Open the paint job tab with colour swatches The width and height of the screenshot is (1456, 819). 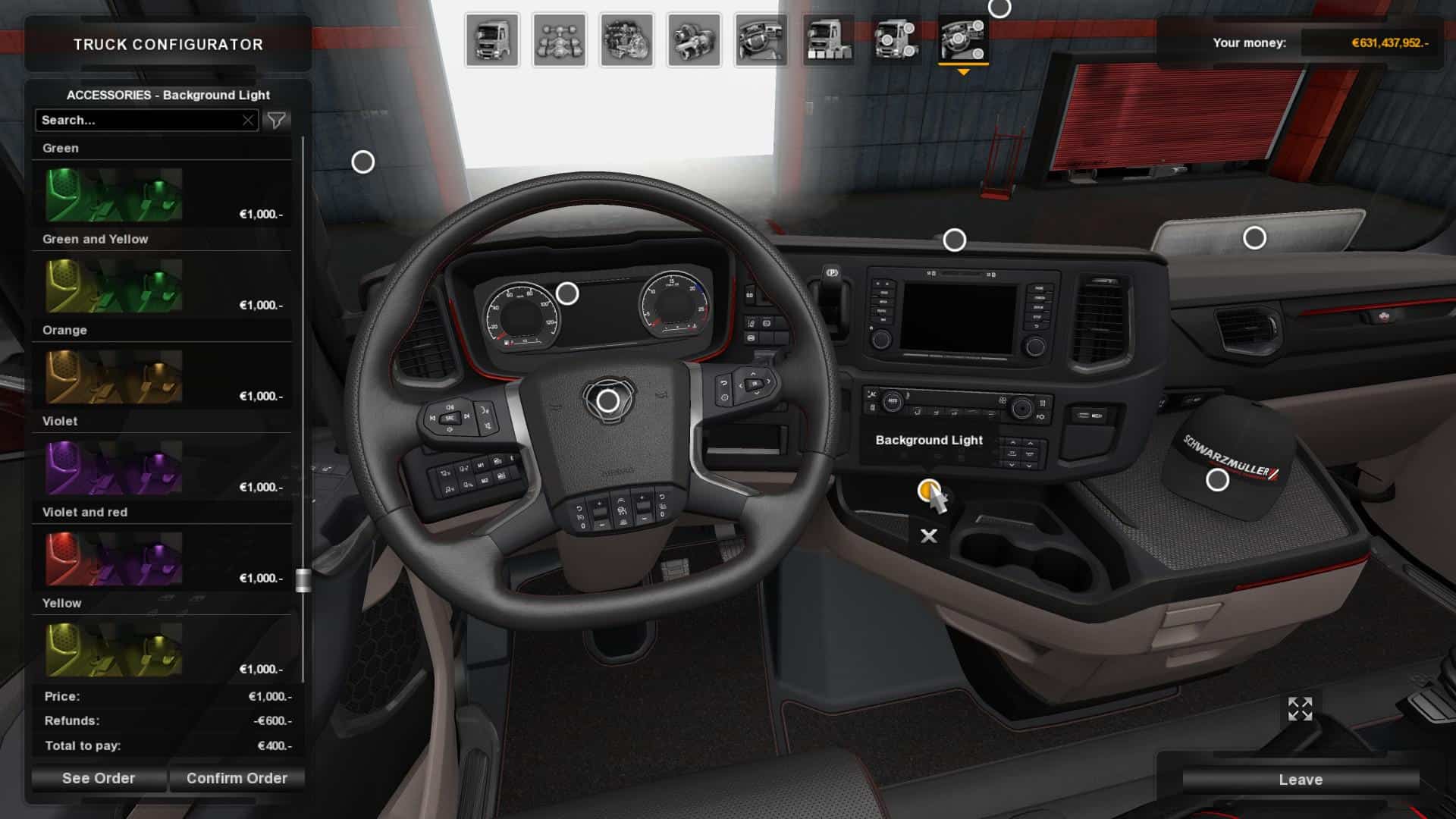828,40
